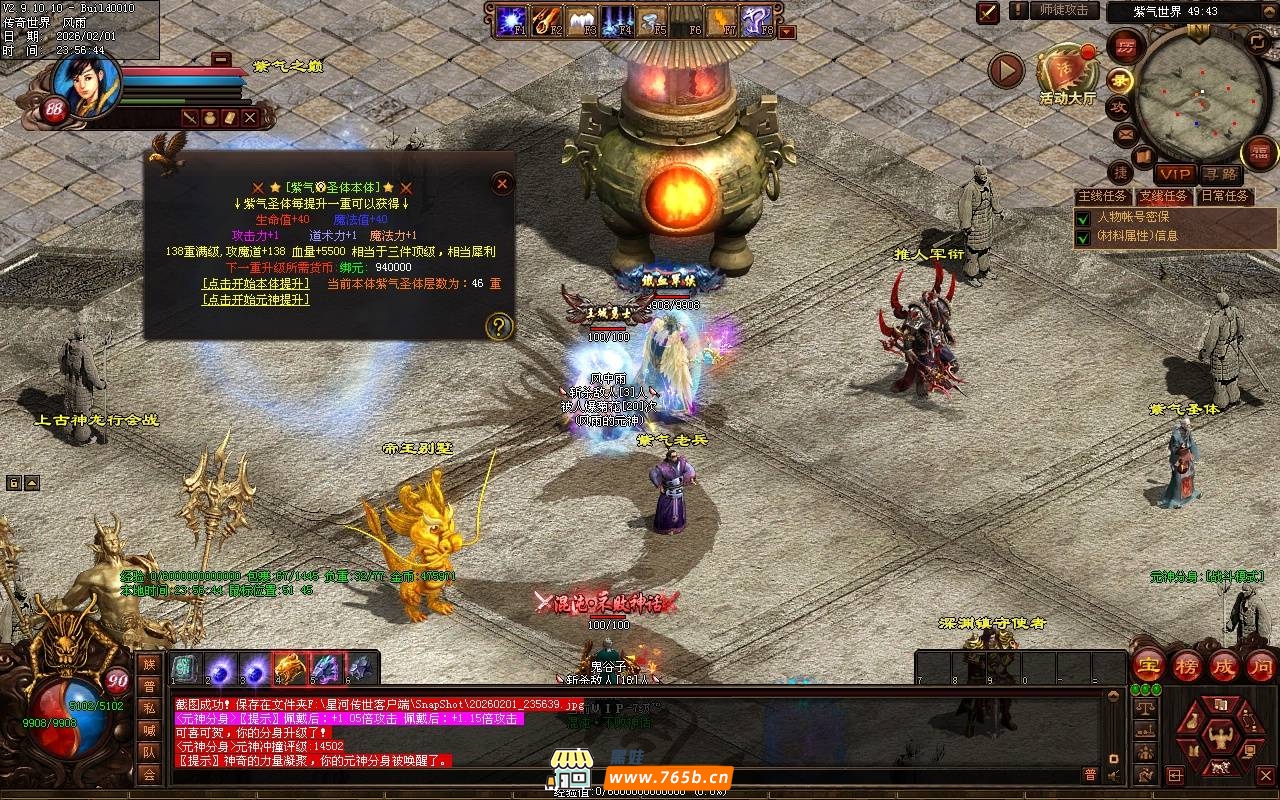Open the 榜 ranking button
The width and height of the screenshot is (1280, 800).
[1187, 665]
